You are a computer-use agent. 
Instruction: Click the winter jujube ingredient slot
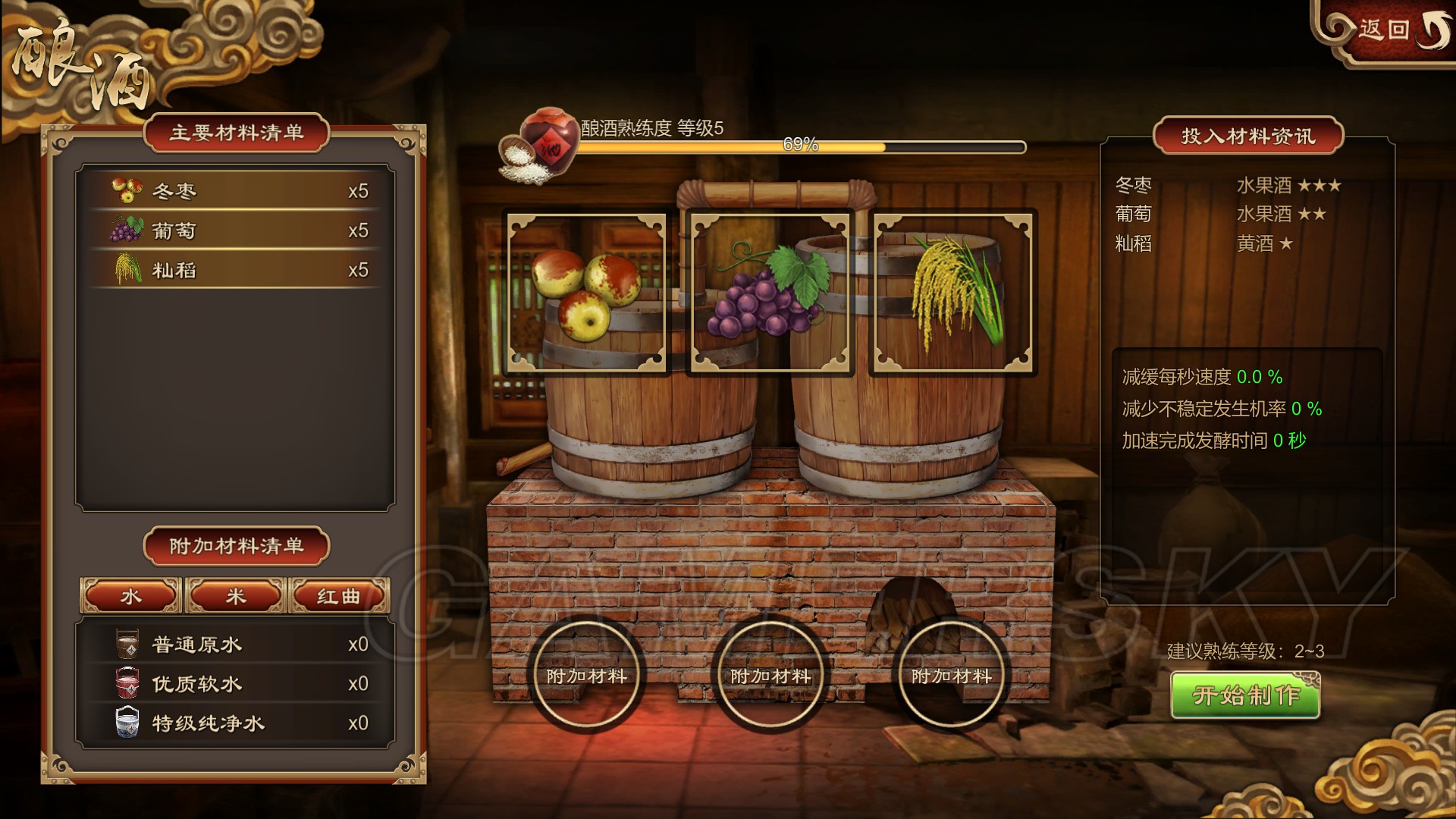click(586, 293)
